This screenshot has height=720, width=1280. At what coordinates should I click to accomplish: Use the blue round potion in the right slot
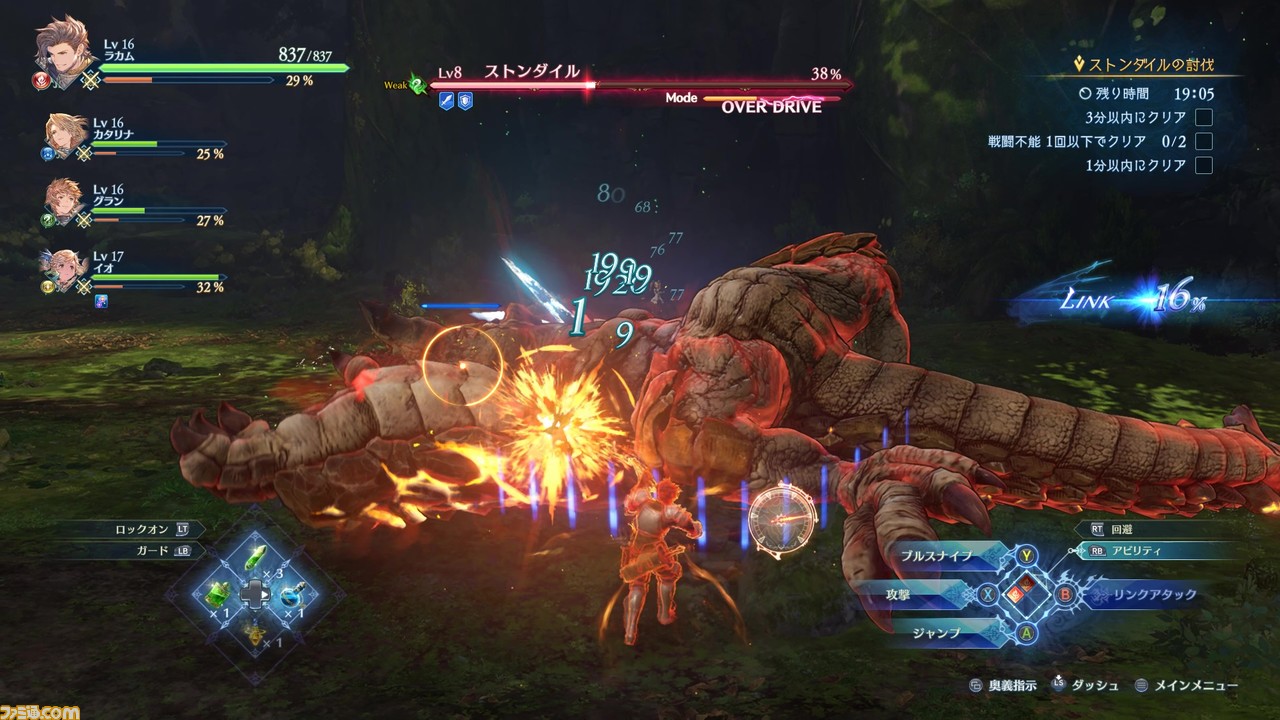click(291, 594)
